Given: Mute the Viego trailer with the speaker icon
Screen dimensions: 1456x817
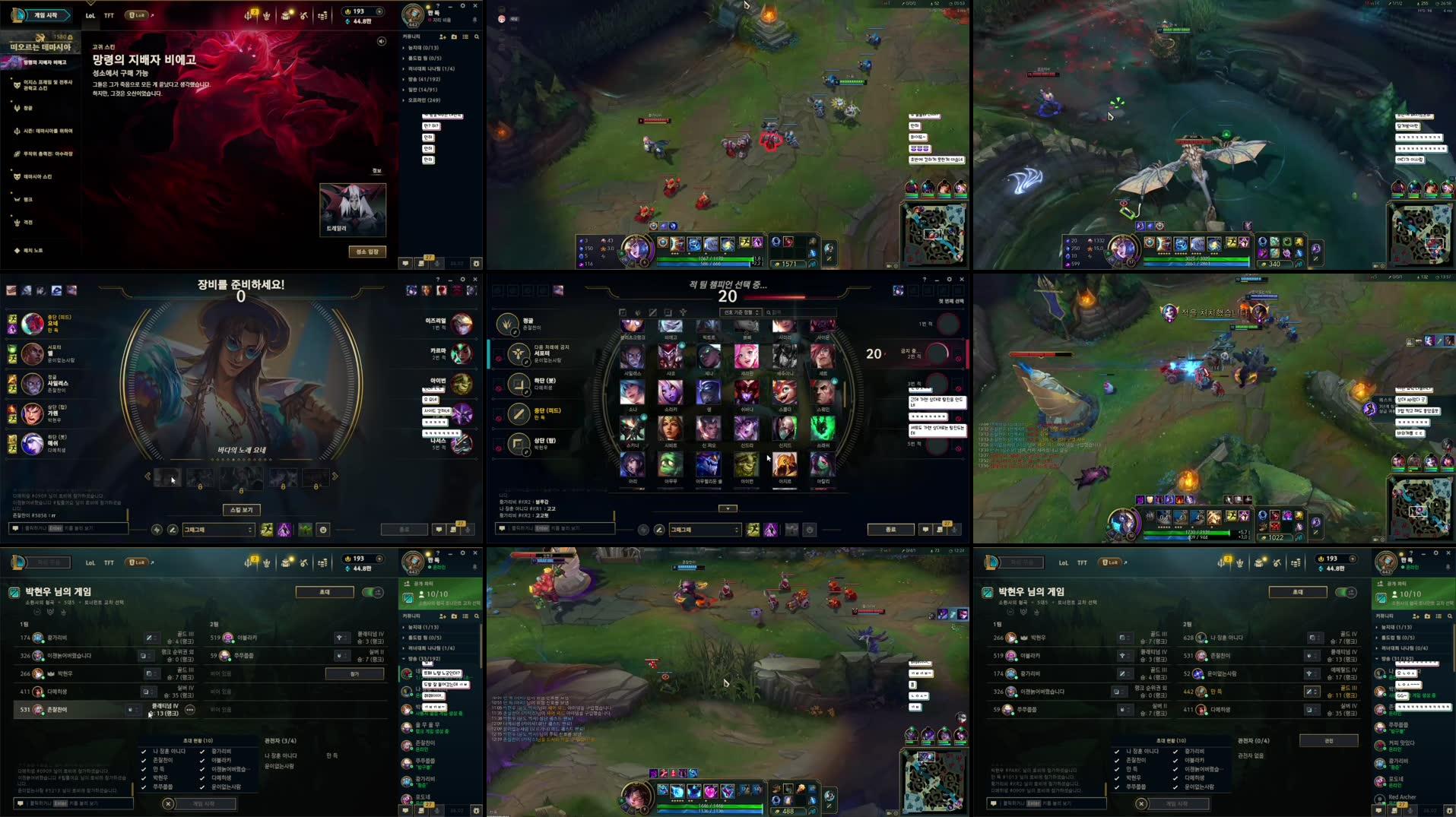Looking at the screenshot, I should pyautogui.click(x=382, y=41).
